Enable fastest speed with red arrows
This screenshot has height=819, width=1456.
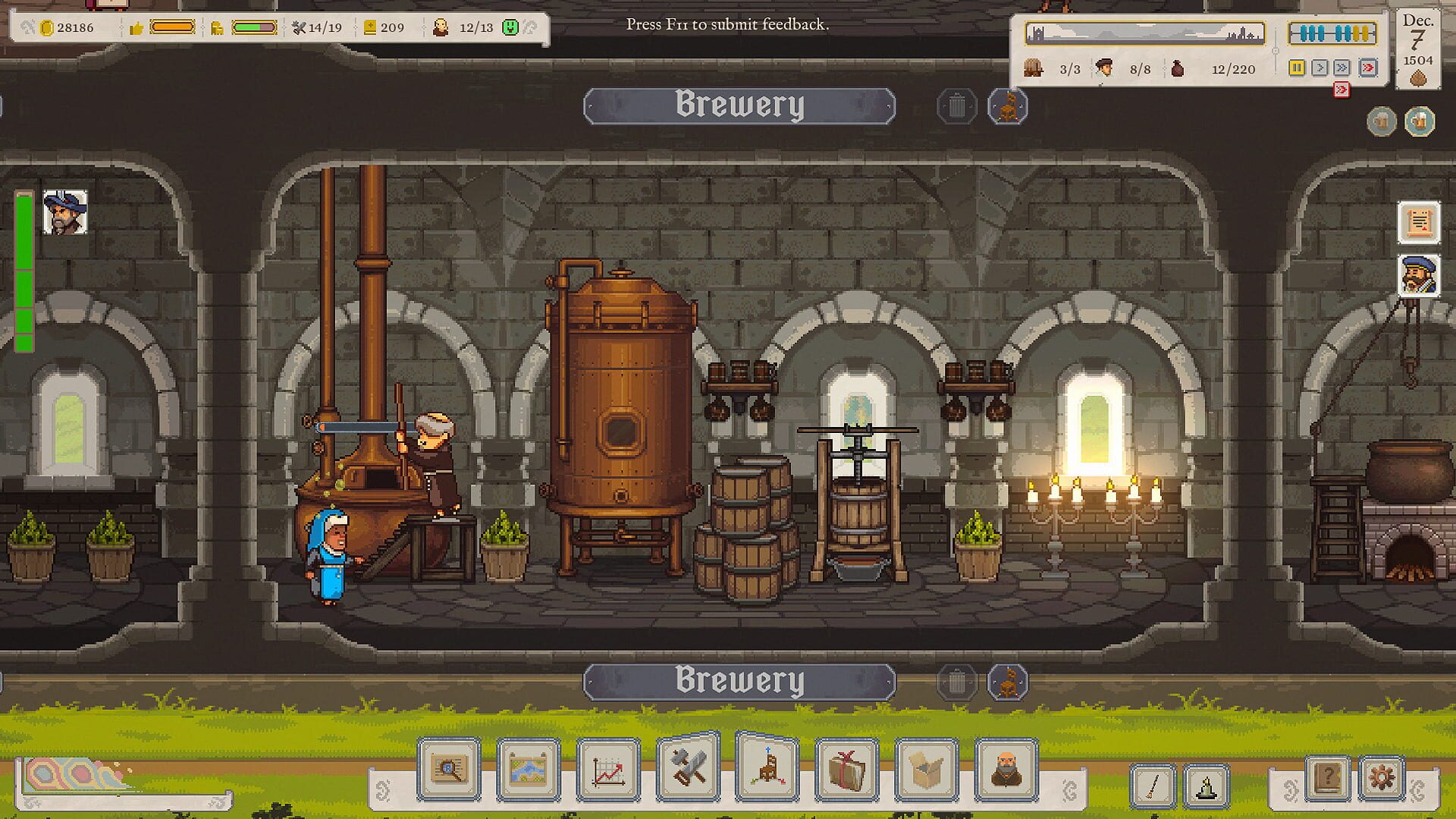1367,68
